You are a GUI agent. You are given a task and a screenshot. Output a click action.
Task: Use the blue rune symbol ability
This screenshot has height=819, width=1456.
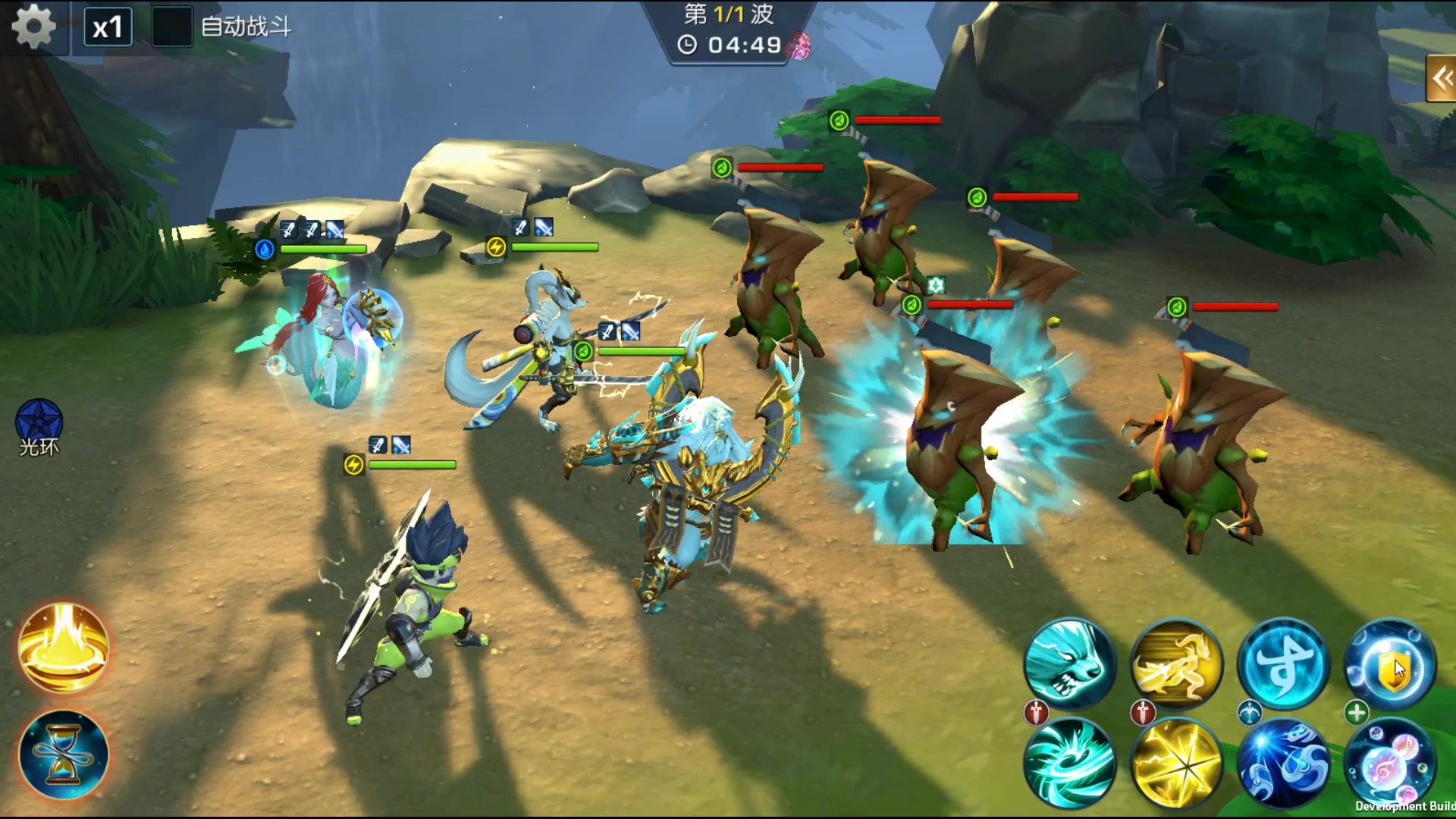pos(1284,664)
